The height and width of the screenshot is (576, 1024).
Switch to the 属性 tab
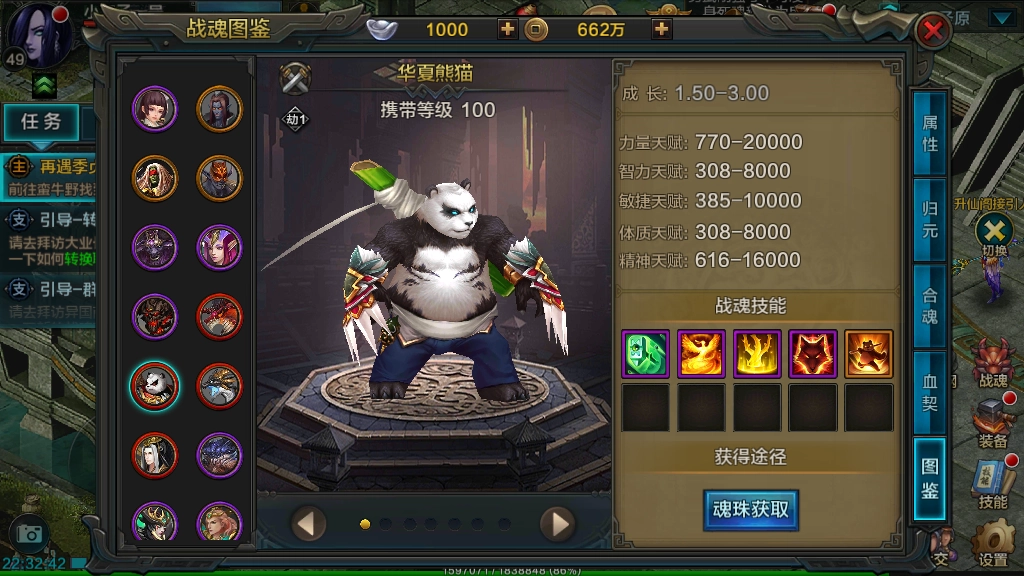coord(929,133)
